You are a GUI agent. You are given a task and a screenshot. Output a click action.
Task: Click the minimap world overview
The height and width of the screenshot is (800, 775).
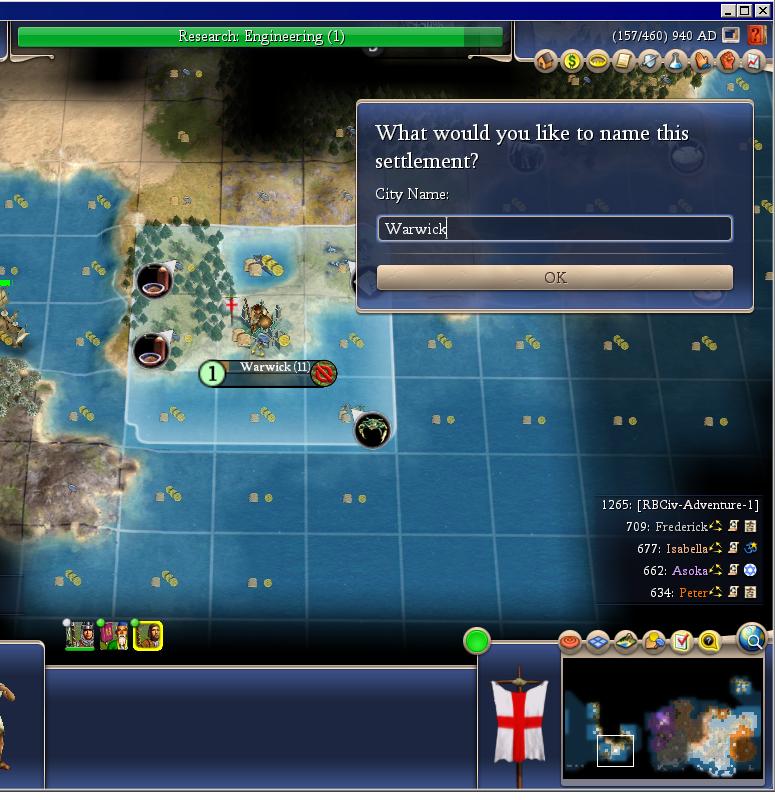click(663, 719)
